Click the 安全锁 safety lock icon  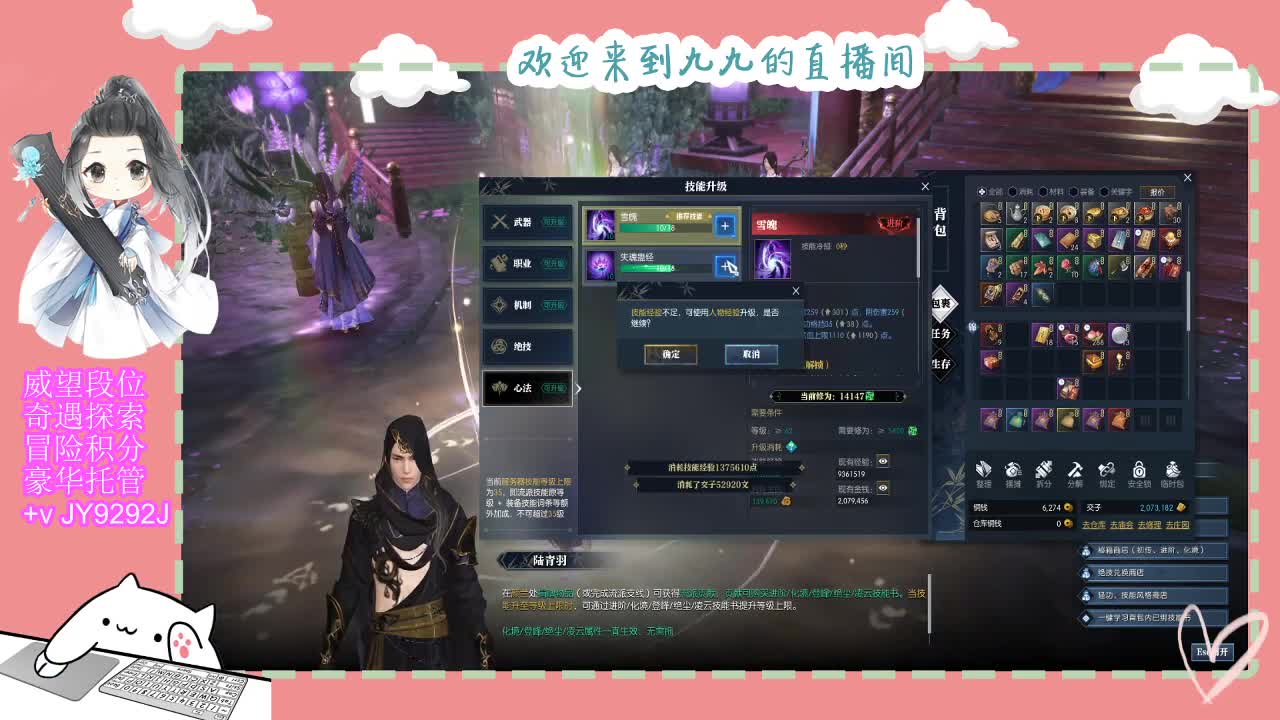[1140, 470]
